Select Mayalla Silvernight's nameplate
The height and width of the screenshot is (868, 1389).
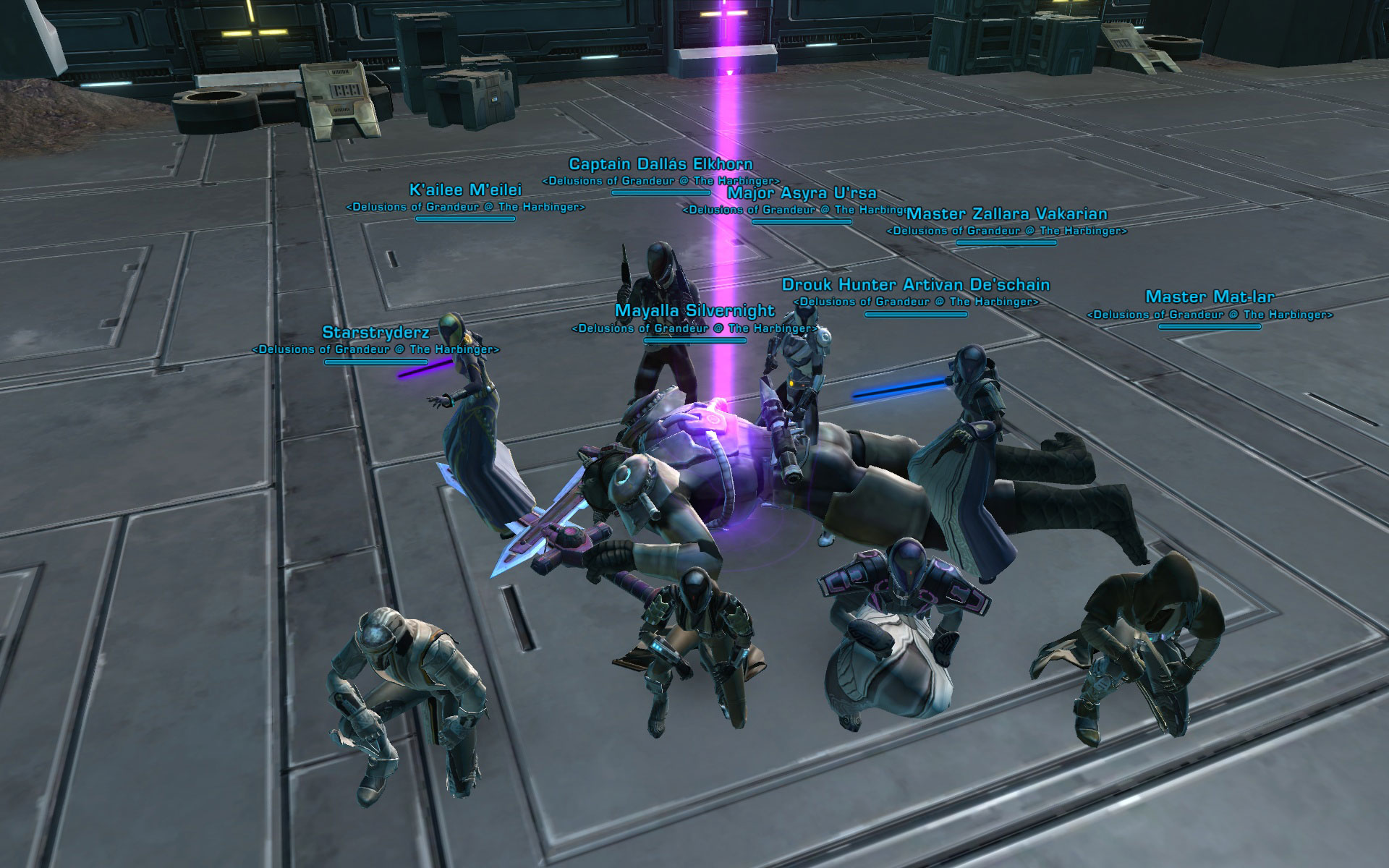click(694, 311)
